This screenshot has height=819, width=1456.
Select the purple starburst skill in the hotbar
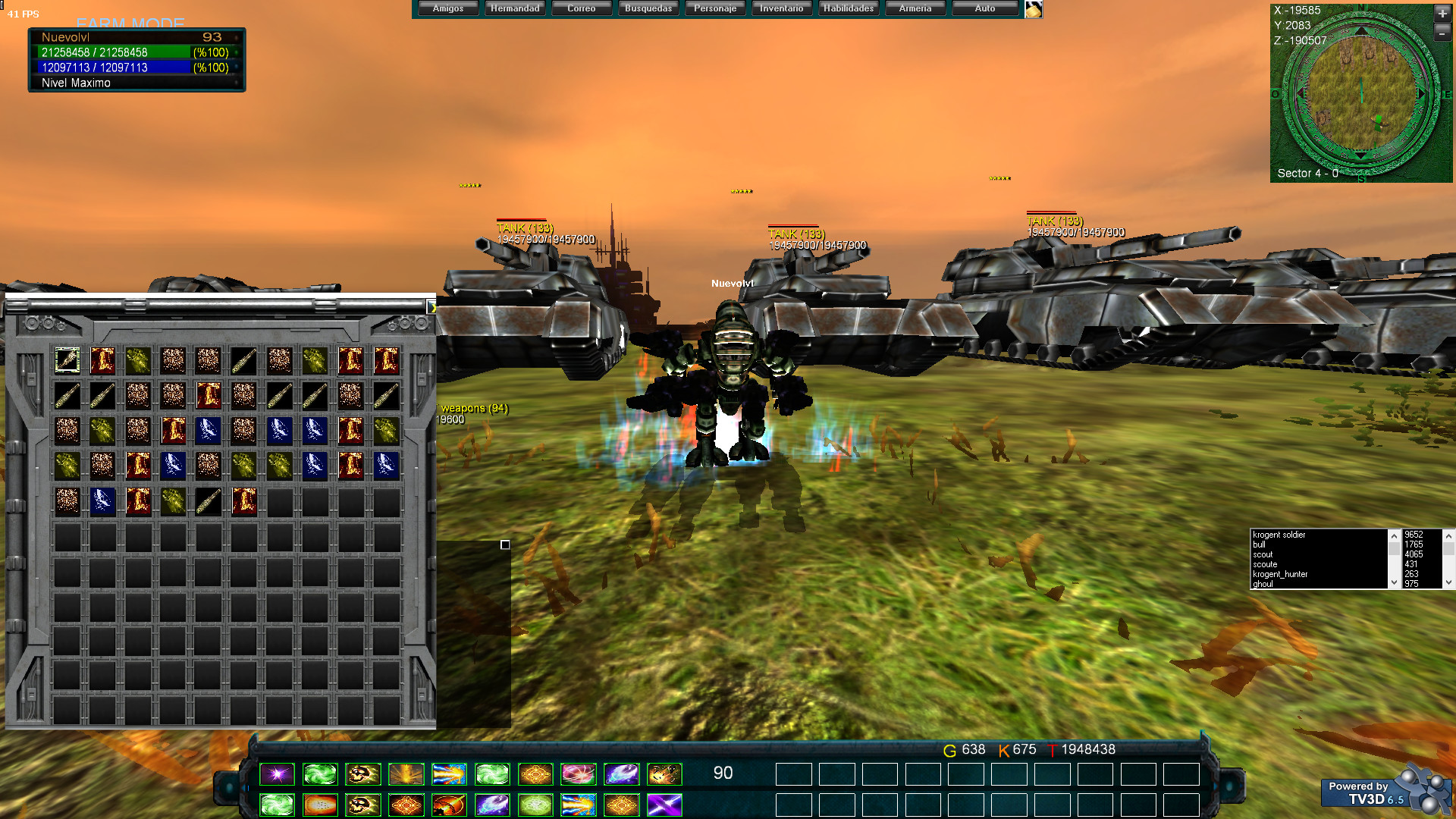tap(278, 774)
